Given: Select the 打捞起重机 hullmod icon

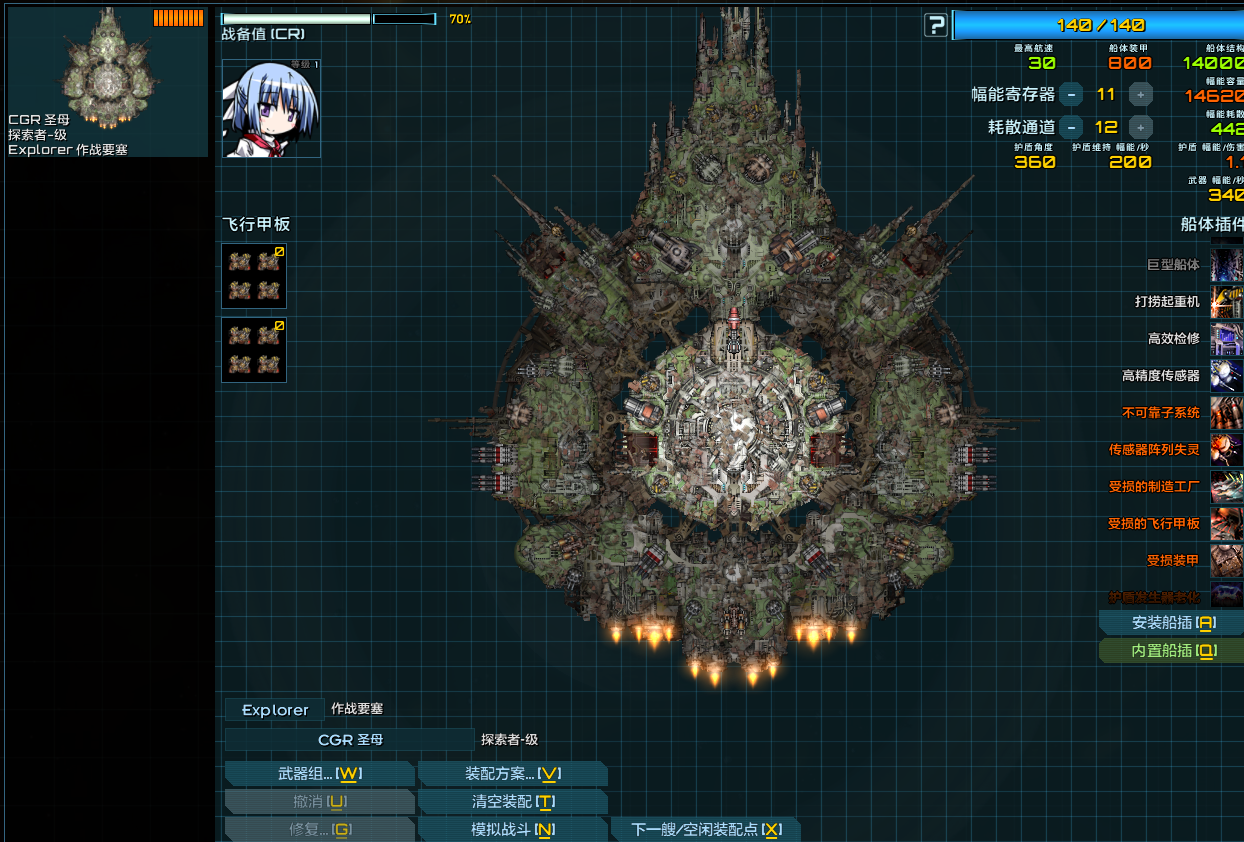Looking at the screenshot, I should click(x=1227, y=302).
